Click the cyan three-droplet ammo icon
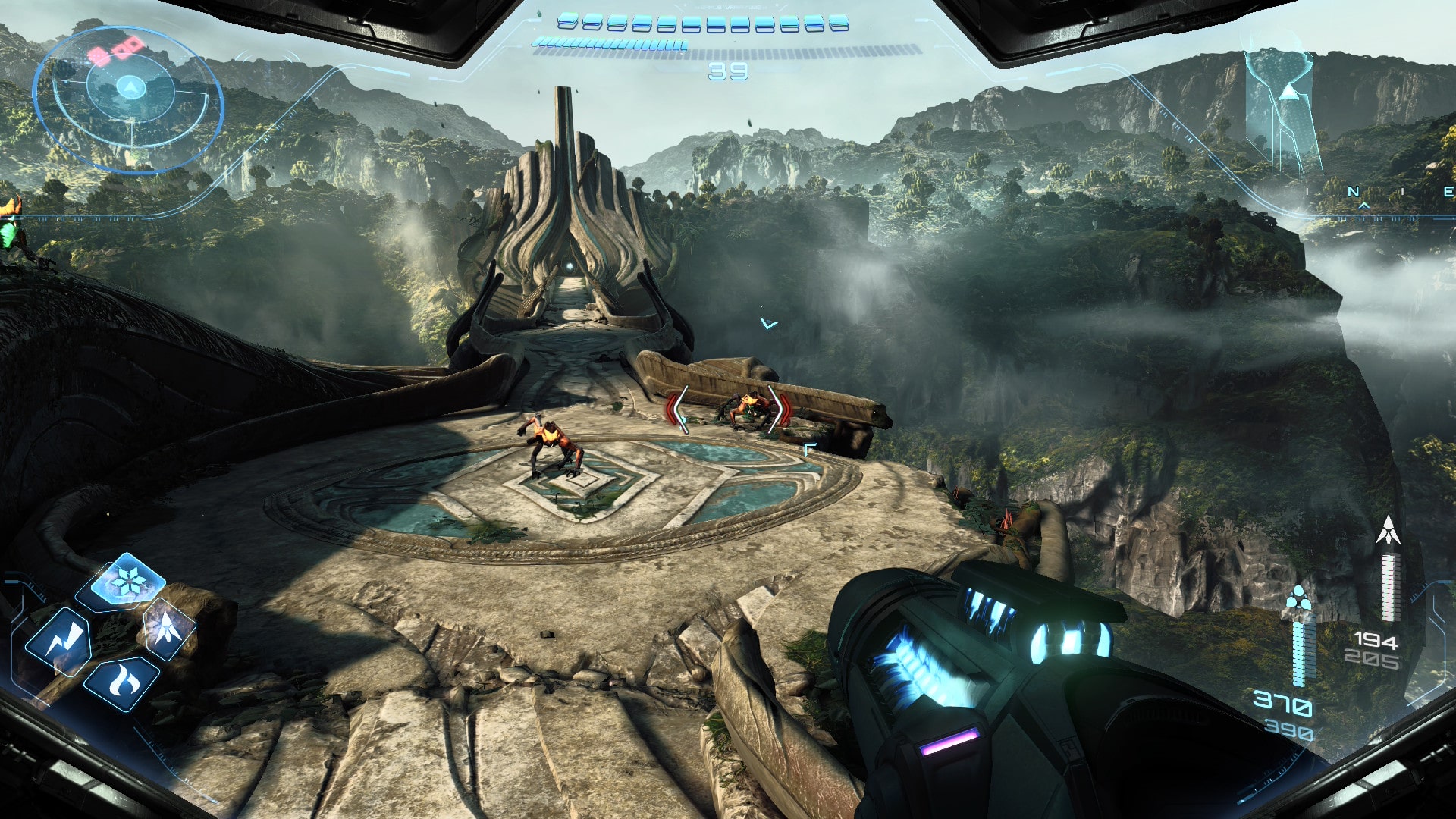The width and height of the screenshot is (1456, 819). tap(1298, 598)
